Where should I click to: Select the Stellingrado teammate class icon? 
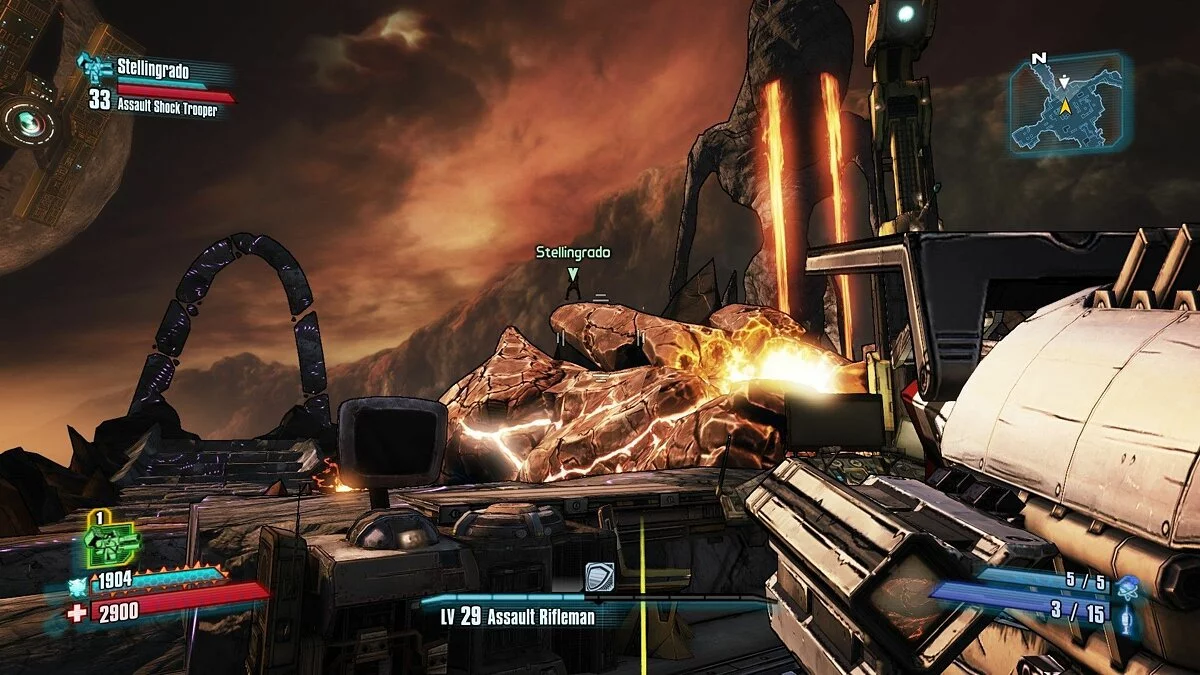tap(97, 69)
